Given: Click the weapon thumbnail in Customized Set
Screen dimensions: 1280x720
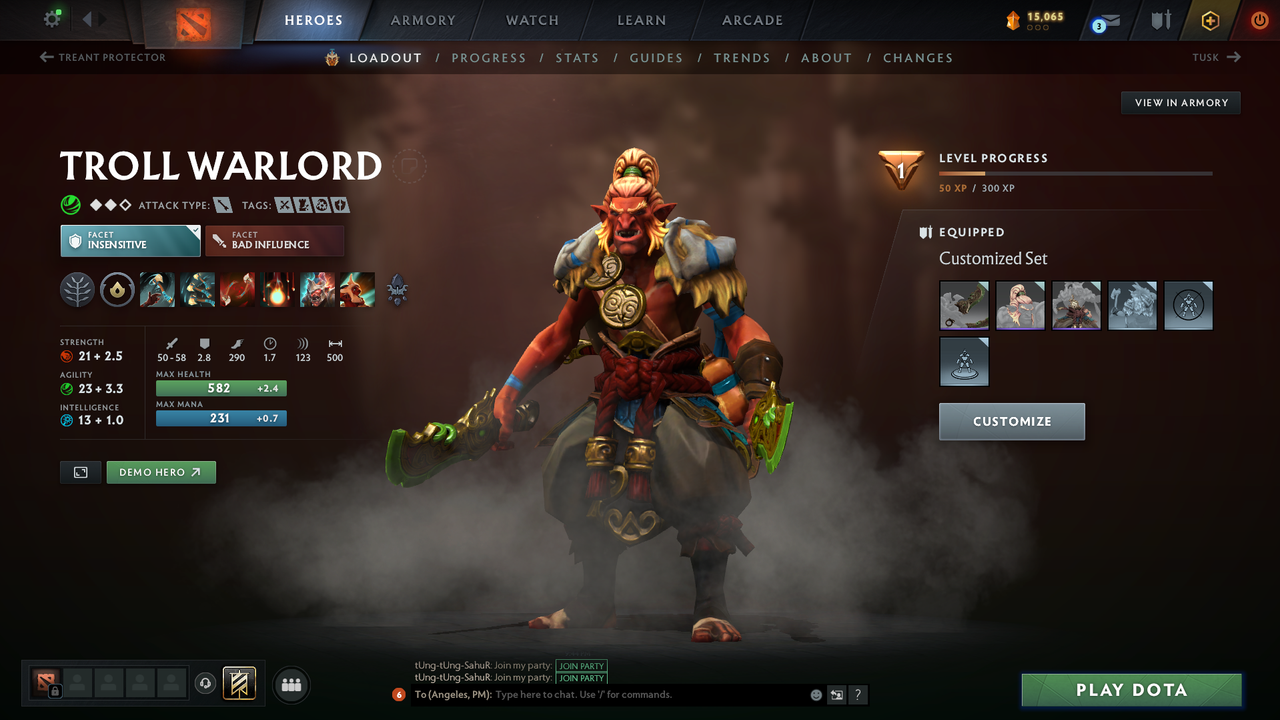Looking at the screenshot, I should (x=963, y=305).
